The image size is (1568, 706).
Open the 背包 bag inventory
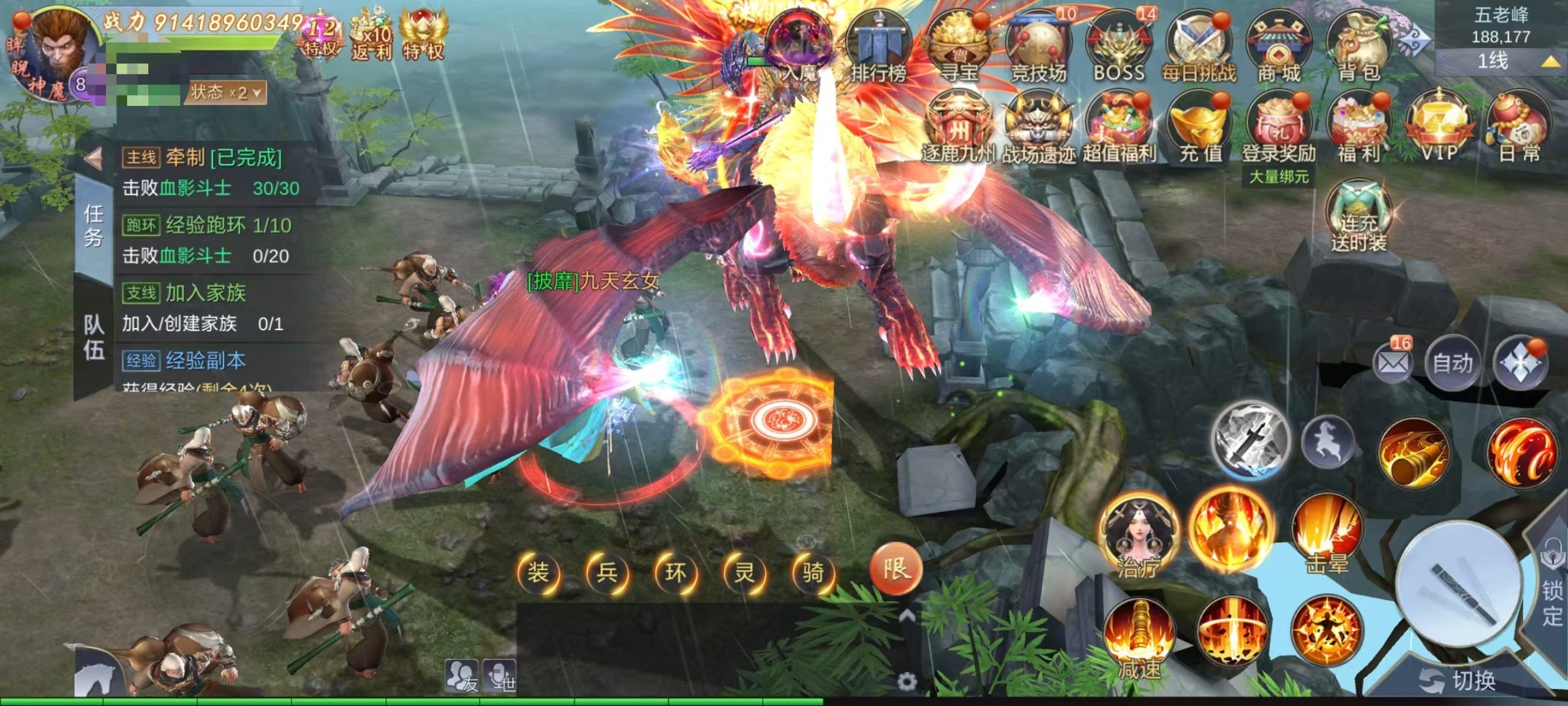[1359, 49]
